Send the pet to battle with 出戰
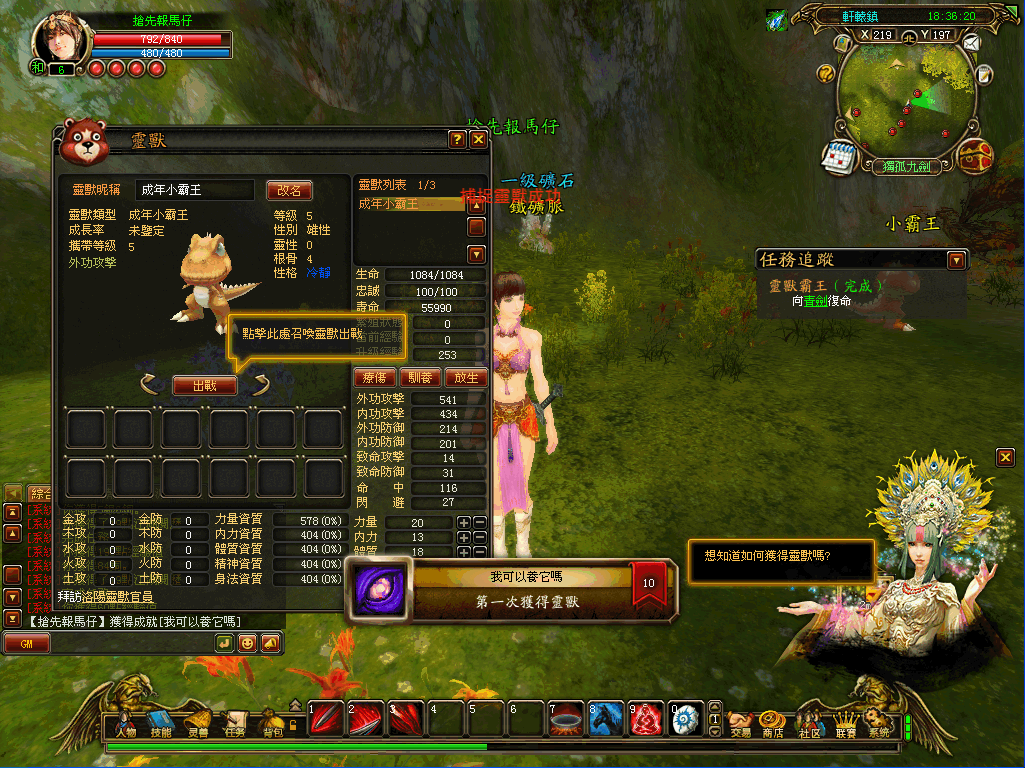Screen dimensions: 1025x768 [205, 385]
